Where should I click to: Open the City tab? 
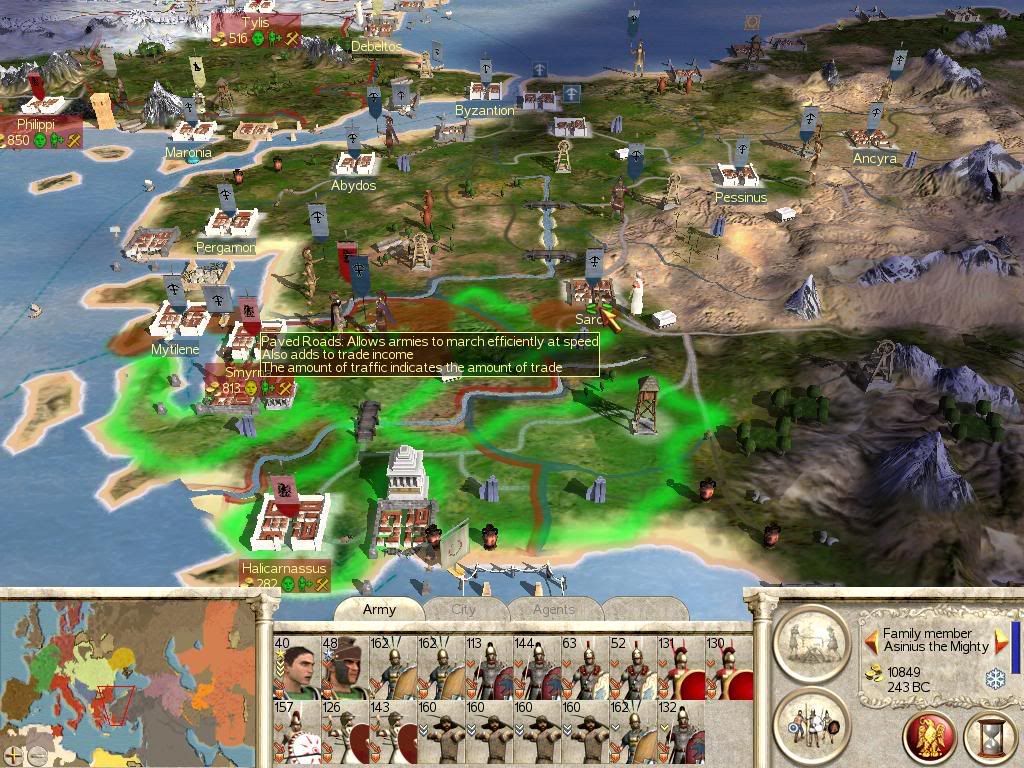click(463, 609)
